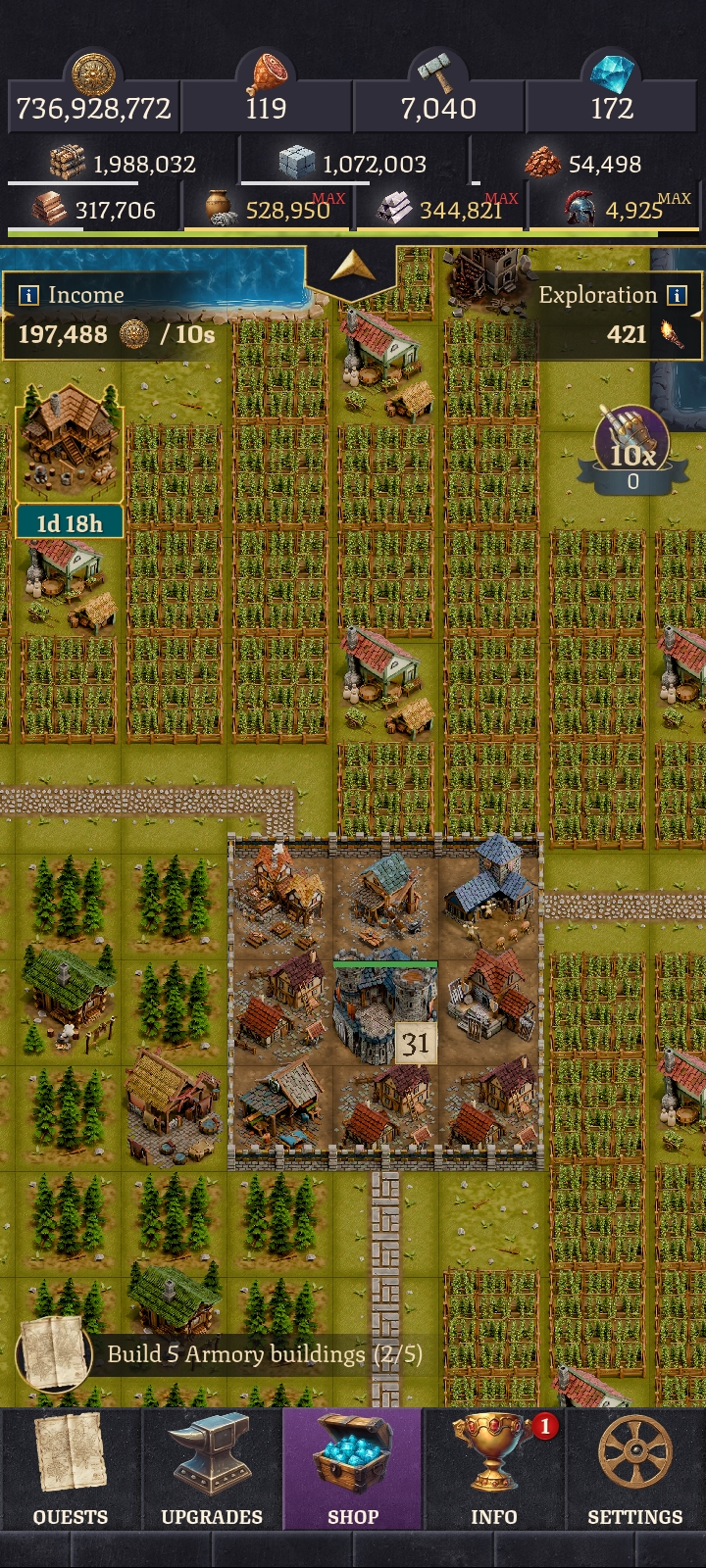Collapse panel with the gold arrow
The image size is (706, 1568).
351,268
